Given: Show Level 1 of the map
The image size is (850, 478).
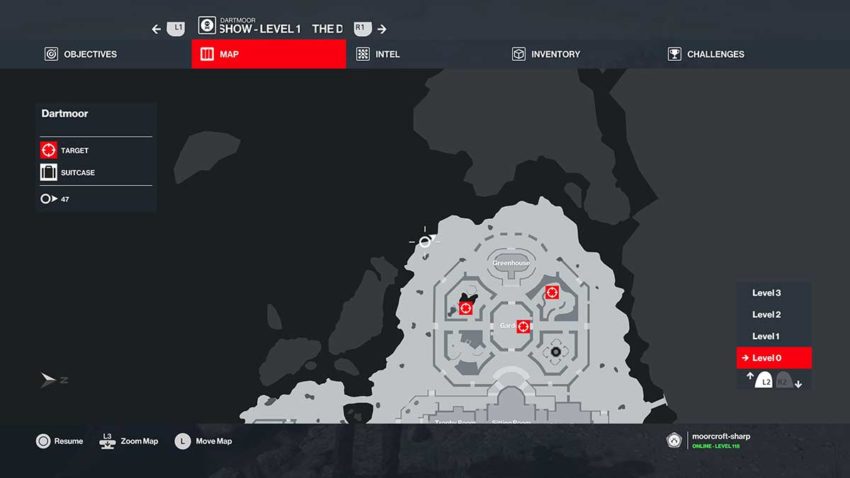Looking at the screenshot, I should (766, 336).
